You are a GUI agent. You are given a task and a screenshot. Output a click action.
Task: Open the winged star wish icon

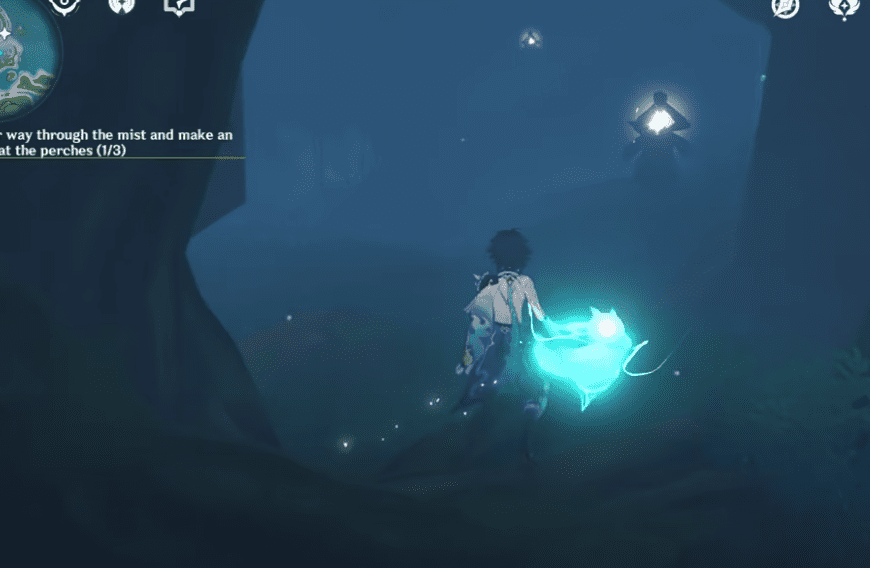(842, 8)
